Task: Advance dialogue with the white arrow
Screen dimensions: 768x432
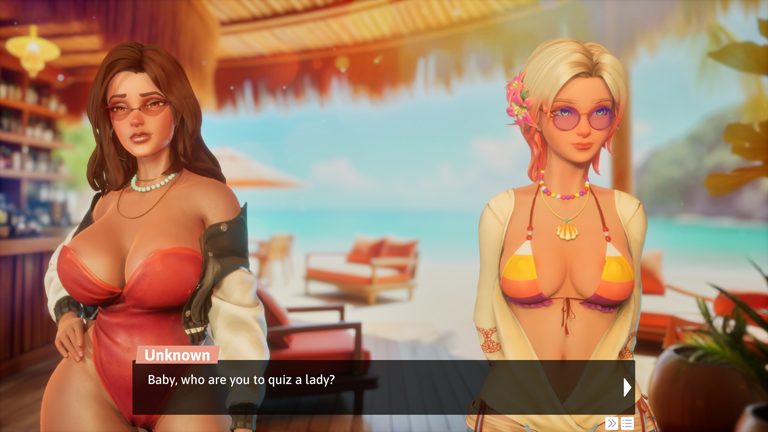Action: tap(627, 387)
